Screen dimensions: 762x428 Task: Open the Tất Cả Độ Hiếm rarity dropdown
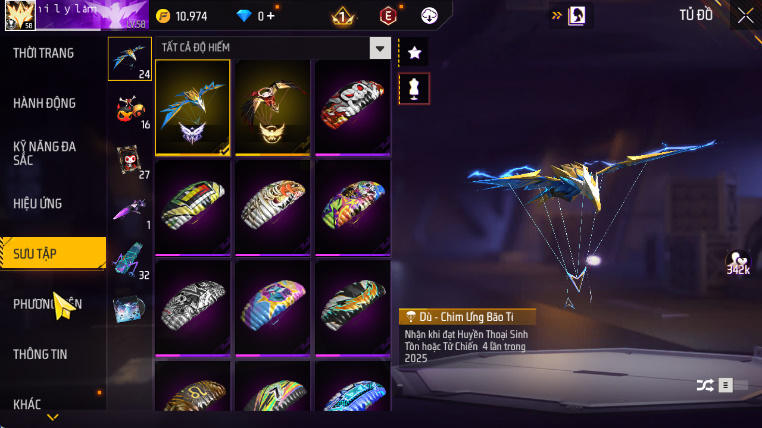(x=379, y=47)
